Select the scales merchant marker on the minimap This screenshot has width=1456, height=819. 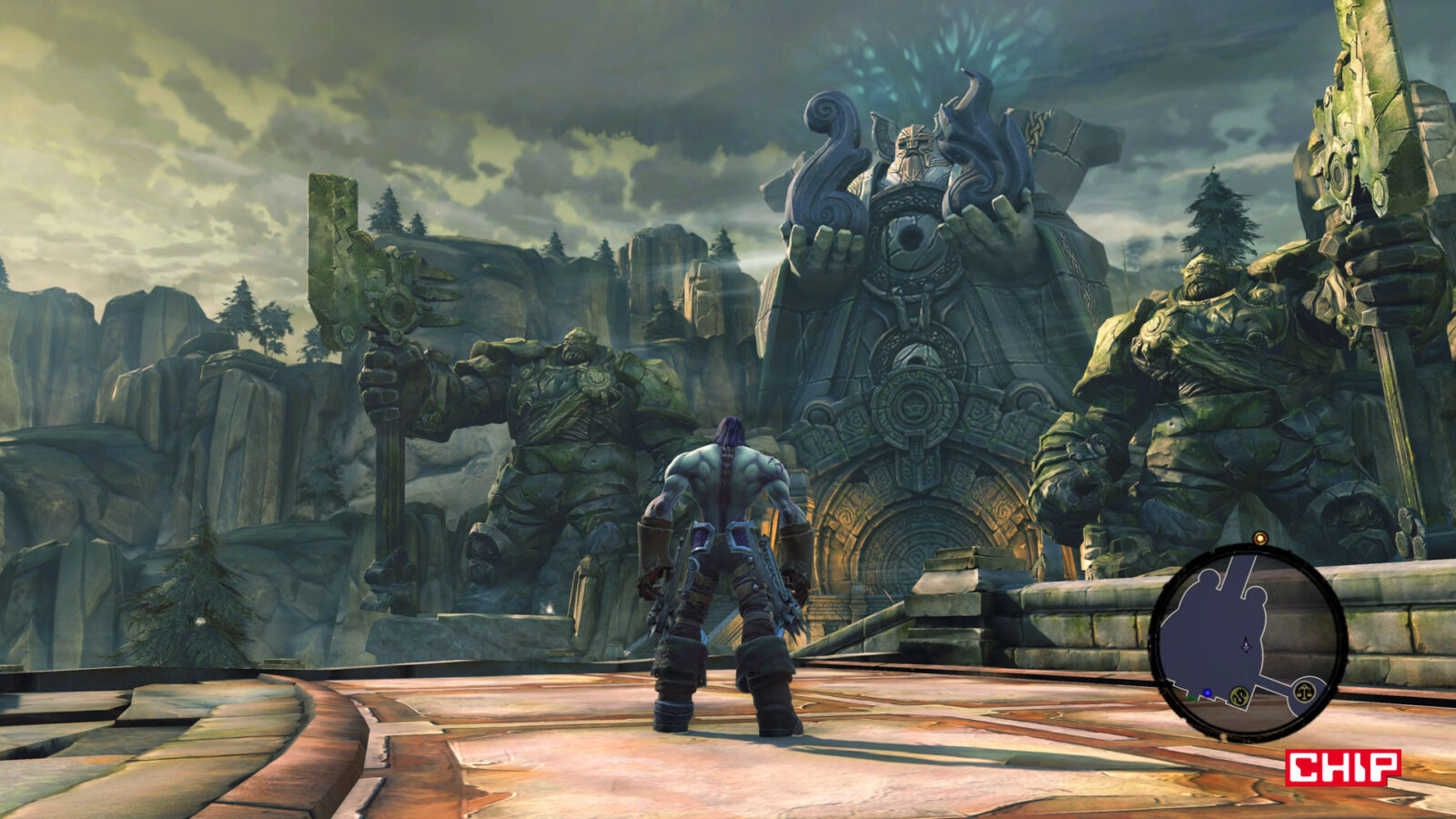1305,692
